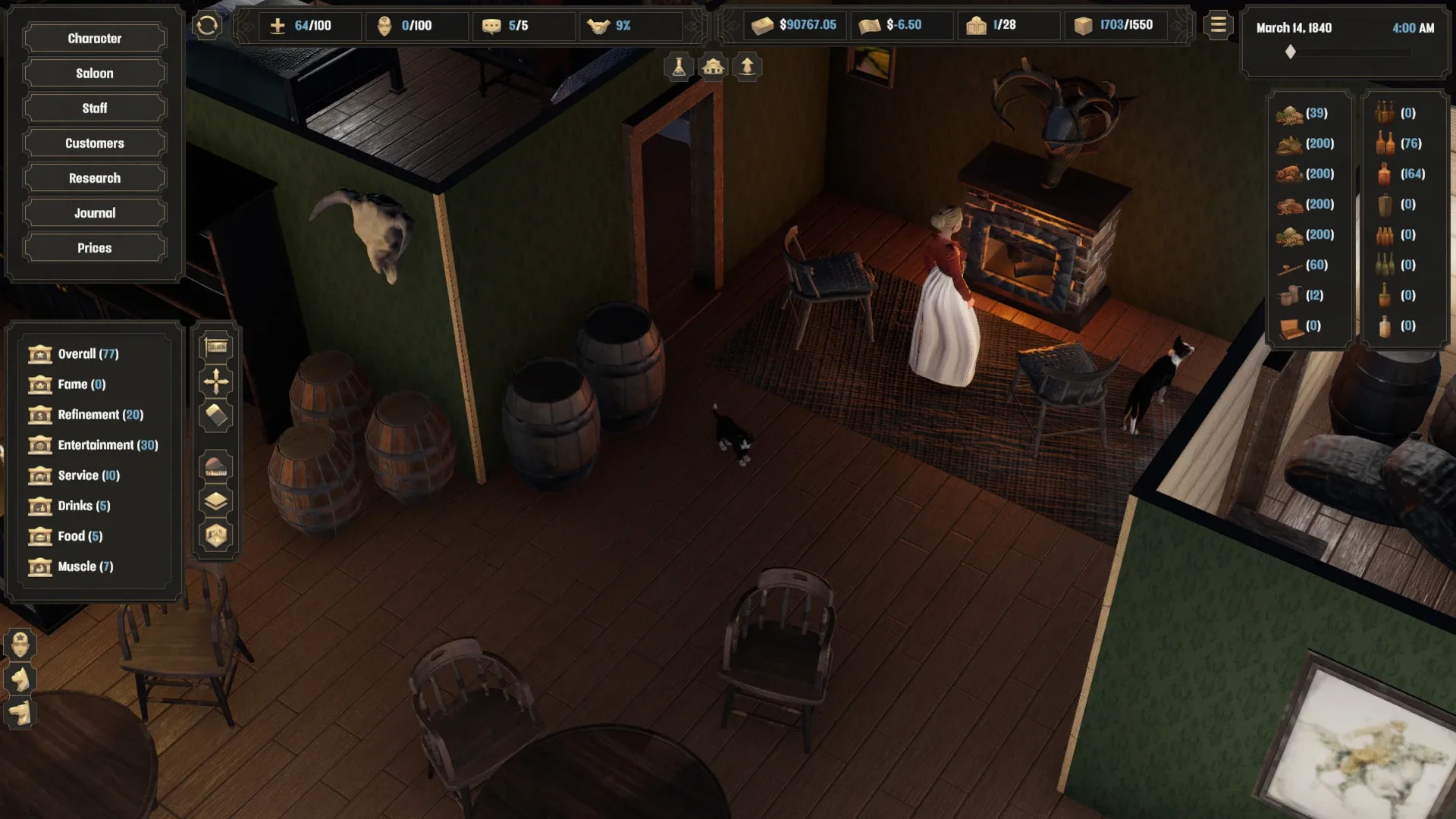
Task: Open the Research menu
Action: pyautogui.click(x=94, y=178)
